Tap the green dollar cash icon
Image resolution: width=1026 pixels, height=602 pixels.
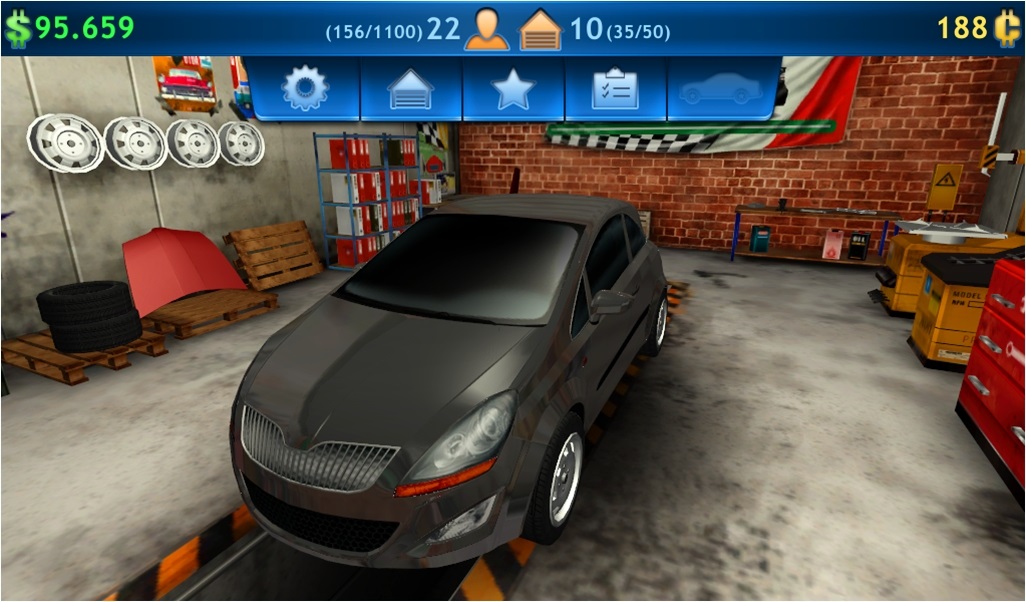pyautogui.click(x=17, y=28)
